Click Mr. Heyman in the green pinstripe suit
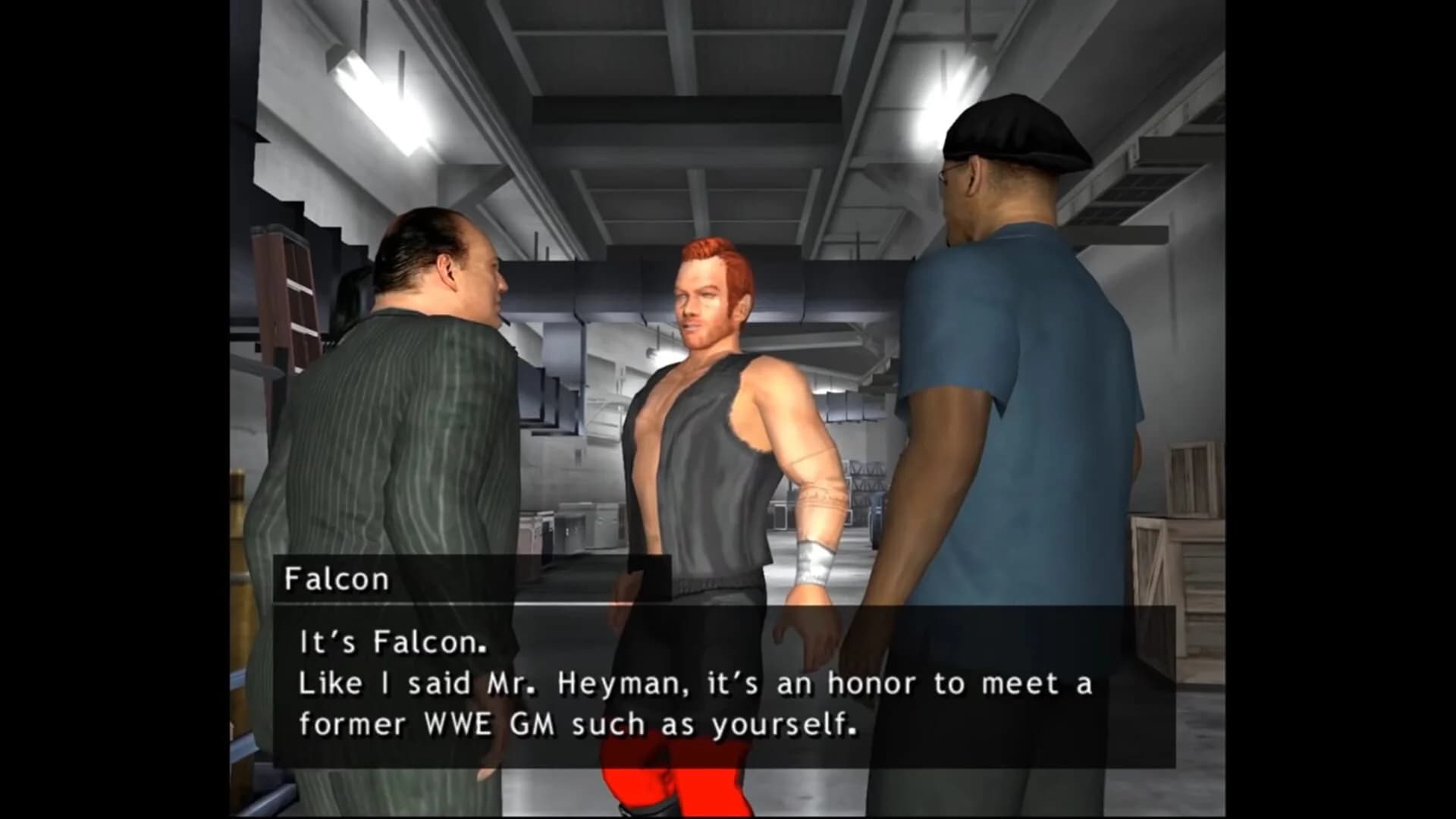1456x819 pixels. click(402, 425)
